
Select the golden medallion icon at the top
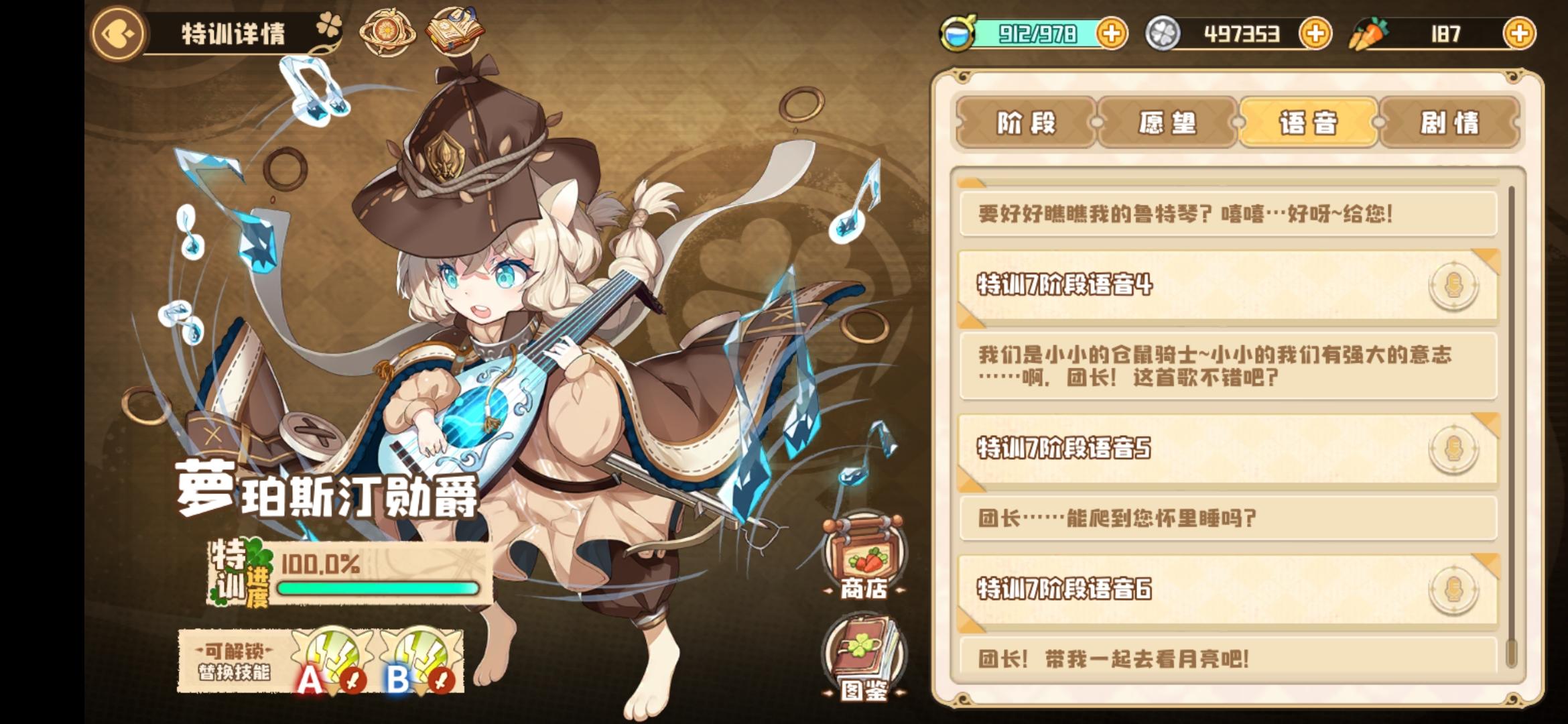coord(385,30)
